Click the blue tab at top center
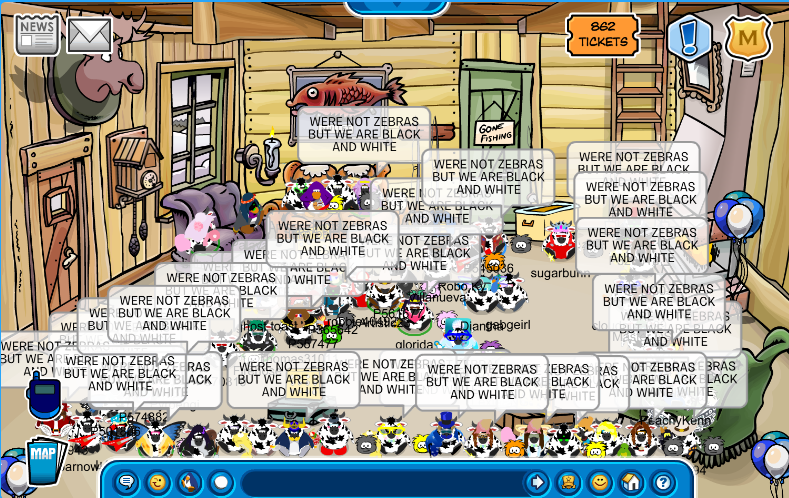Image resolution: width=789 pixels, height=498 pixels. click(395, 6)
